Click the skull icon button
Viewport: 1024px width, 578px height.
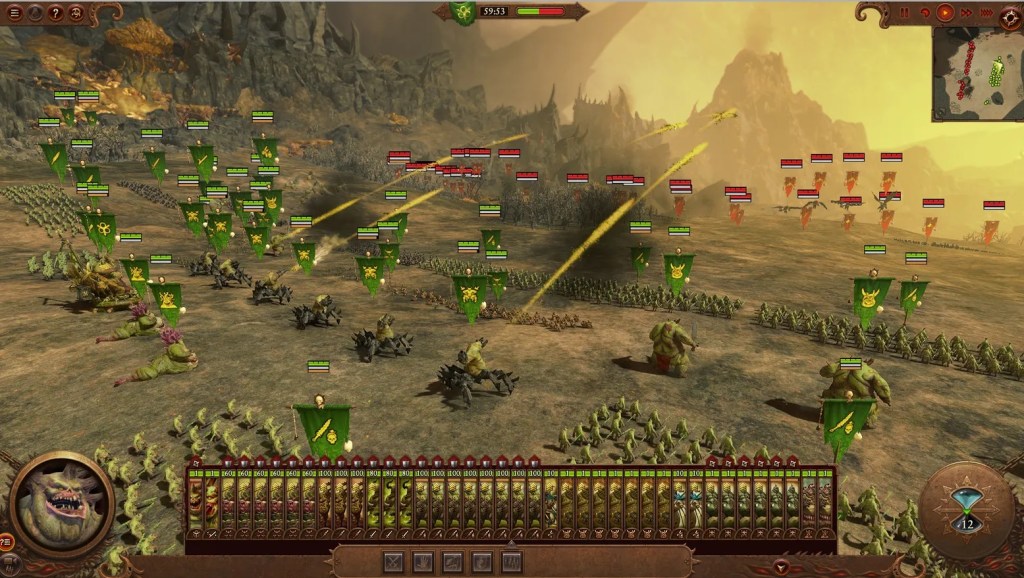click(74, 13)
